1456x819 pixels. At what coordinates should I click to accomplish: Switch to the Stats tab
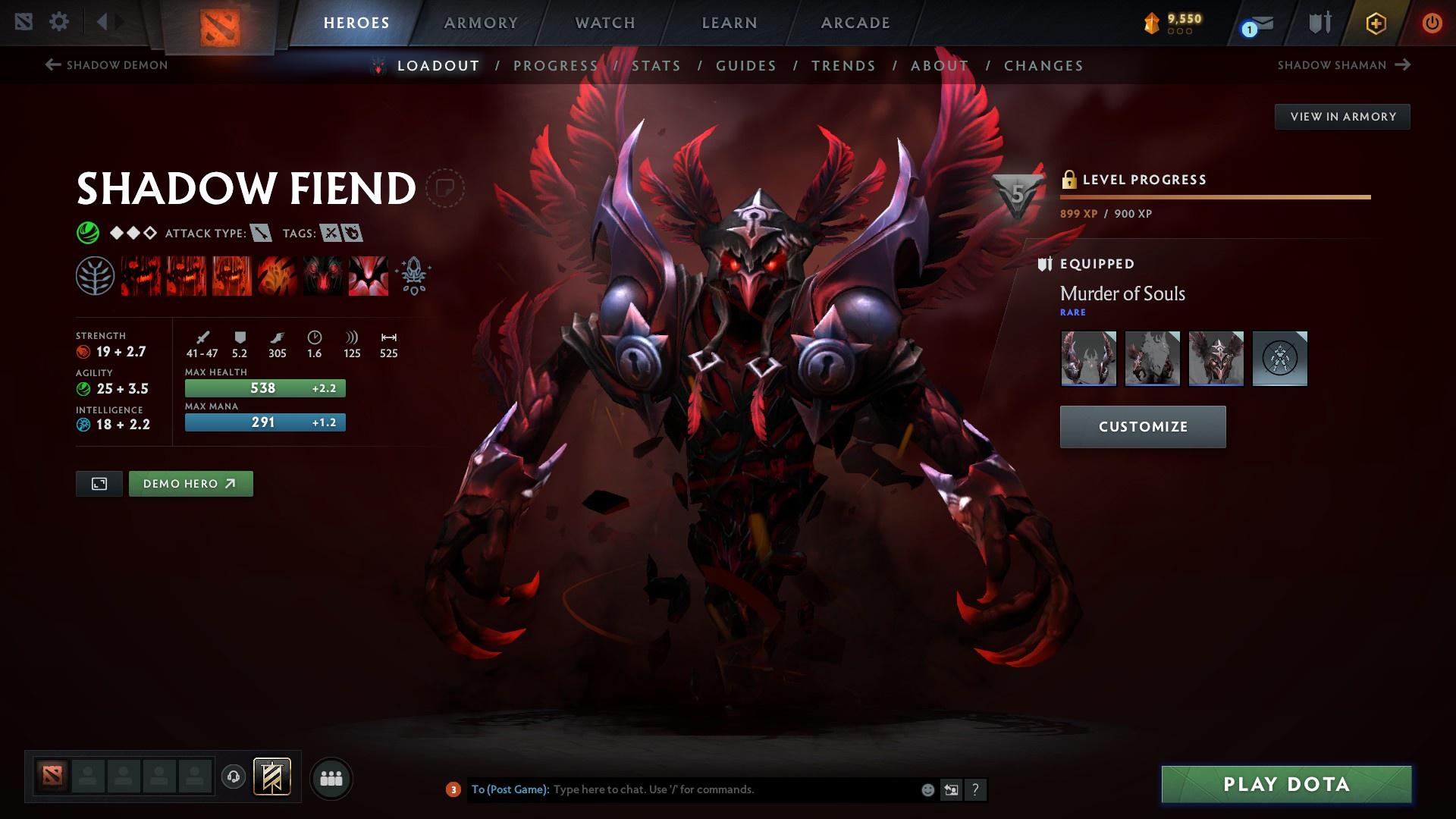click(656, 66)
